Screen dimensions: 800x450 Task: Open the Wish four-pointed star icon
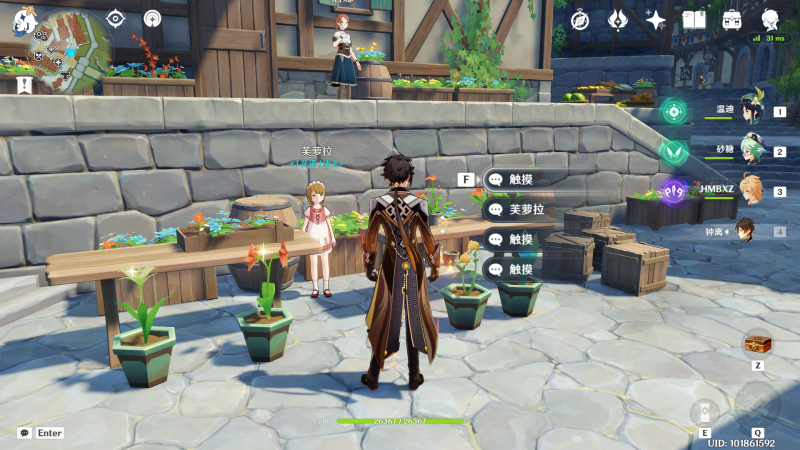click(656, 20)
